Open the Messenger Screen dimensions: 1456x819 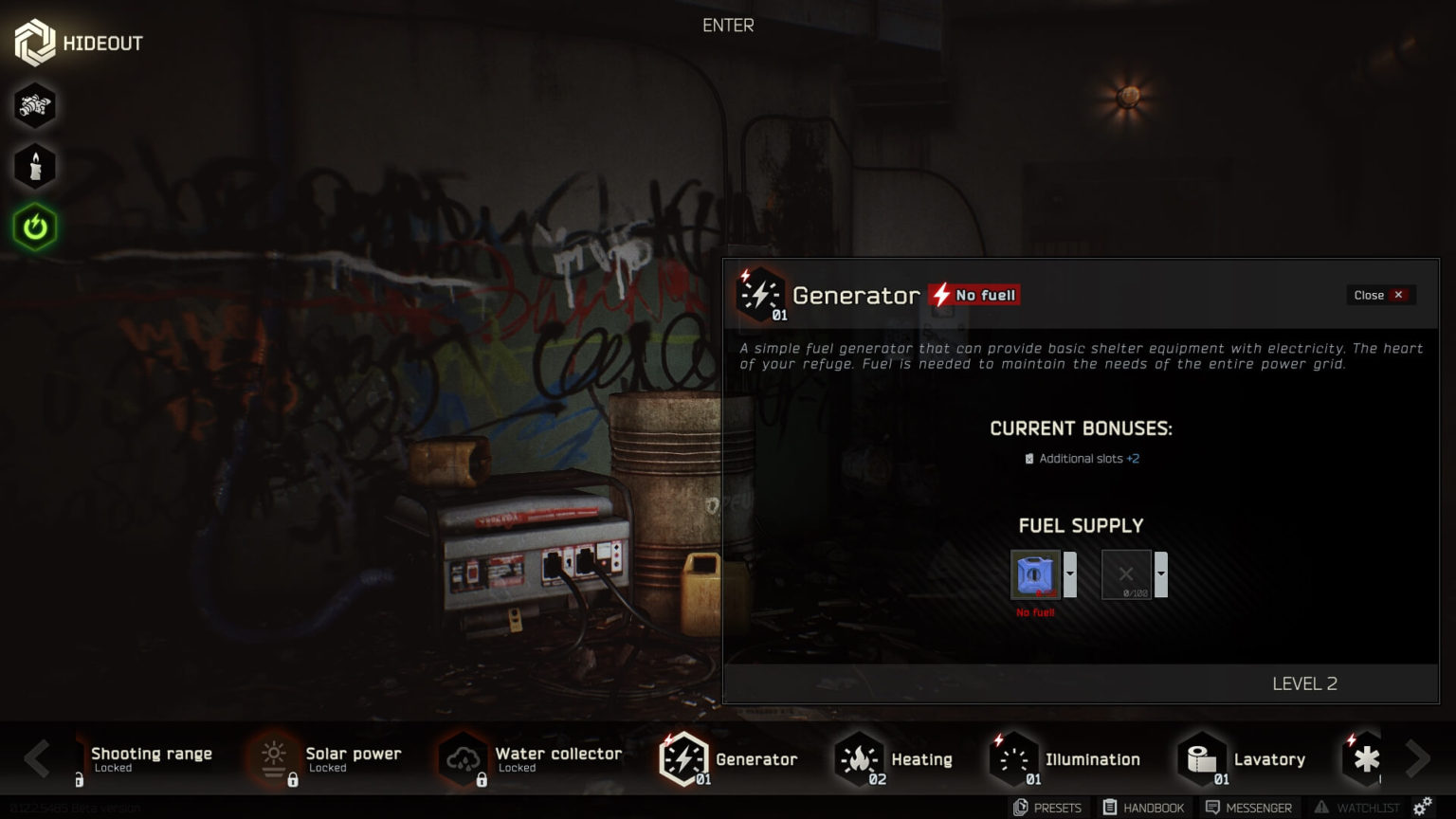pyautogui.click(x=1248, y=808)
